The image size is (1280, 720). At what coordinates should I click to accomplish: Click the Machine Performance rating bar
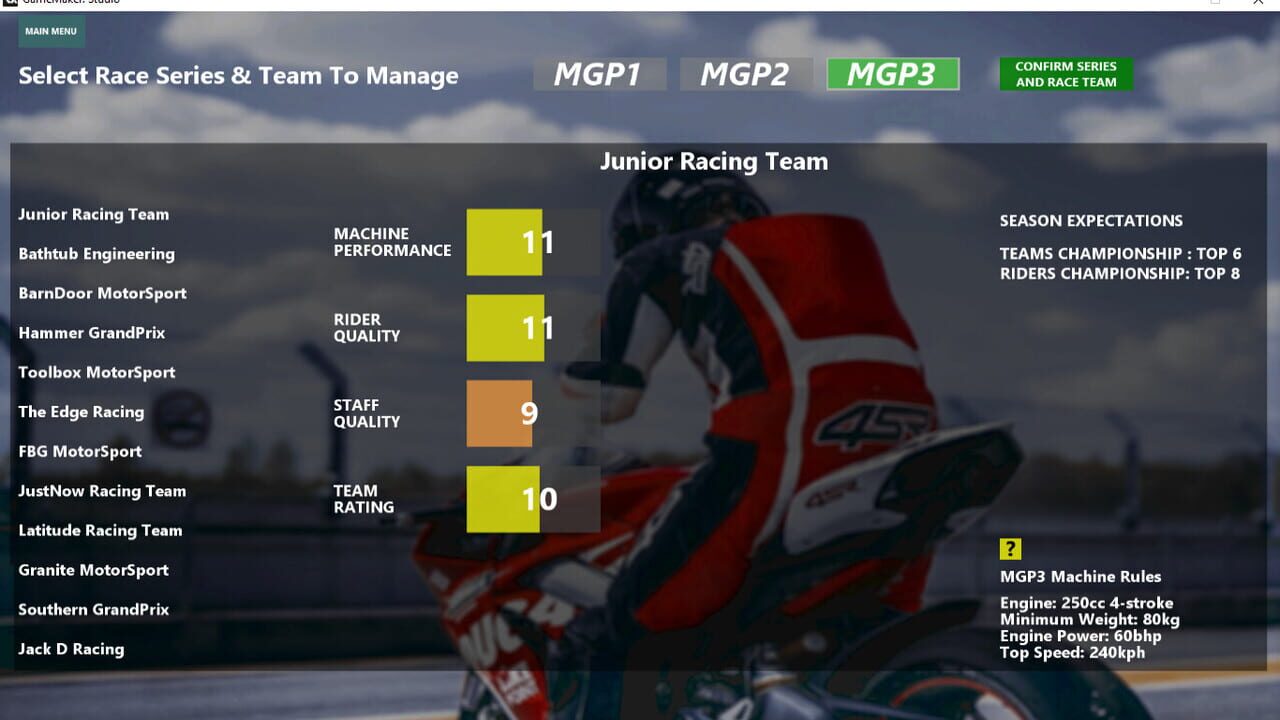tap(505, 241)
